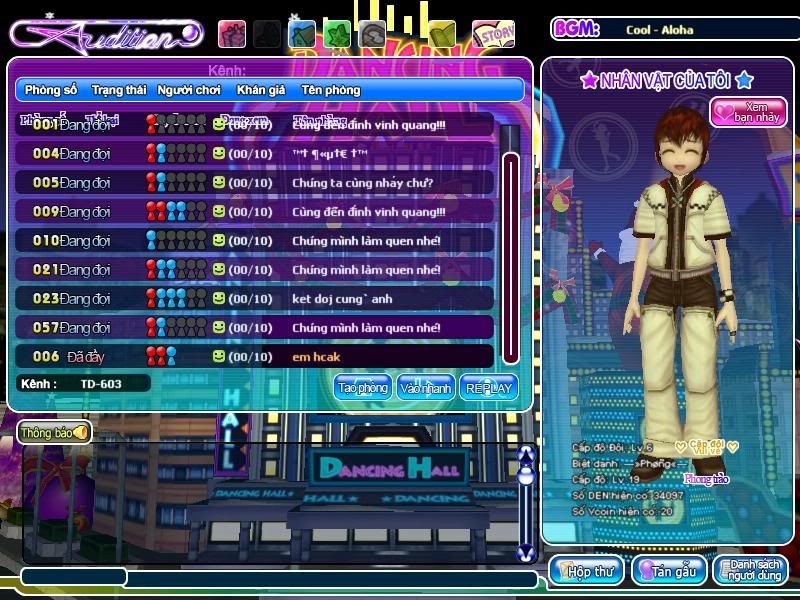Viewport: 800px width, 600px height.
Task: Click chat scrollbar down arrow
Action: coord(526,552)
